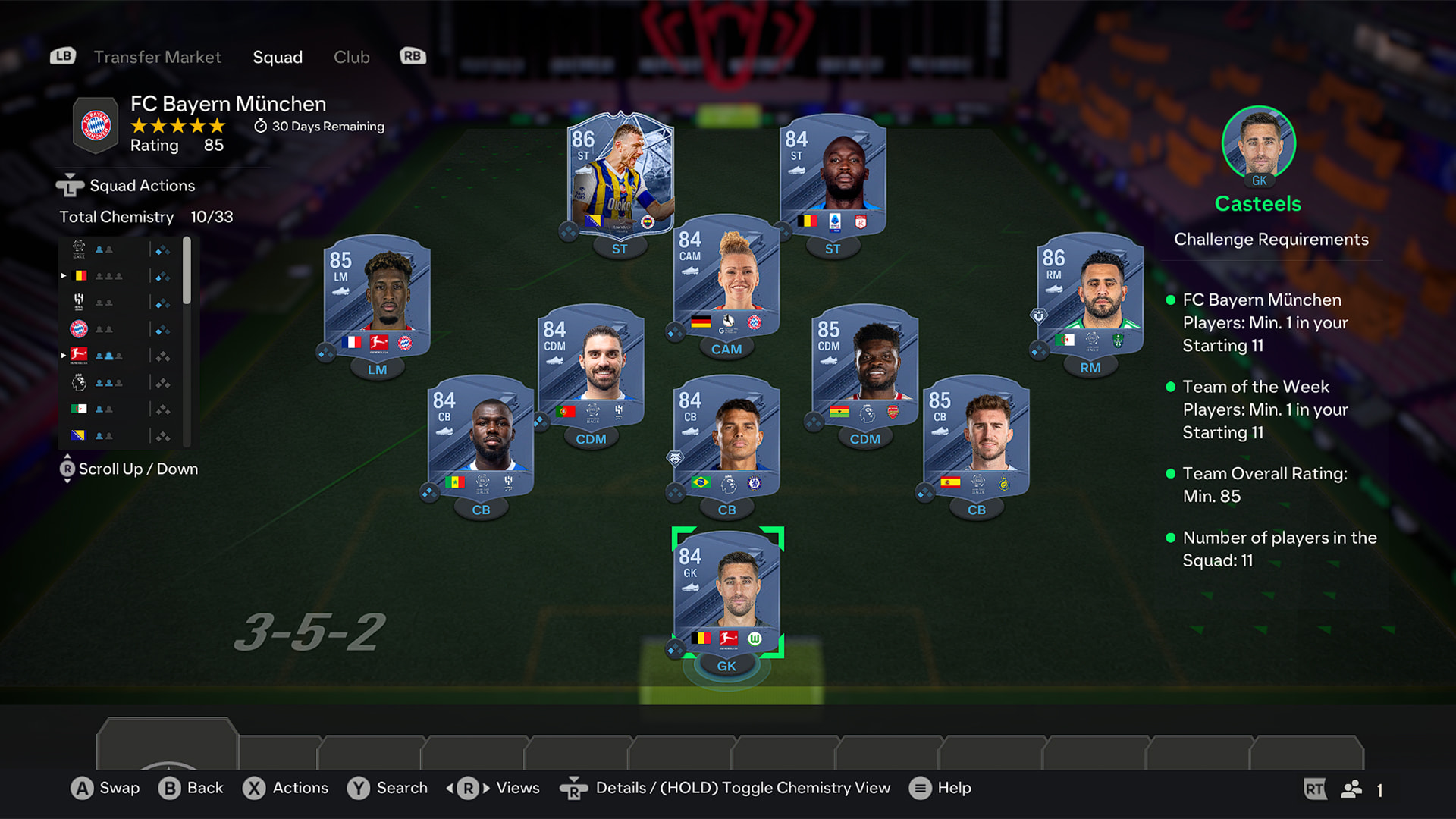Screen dimensions: 1456x819
Task: Click the Help icon in bottom bar
Action: (x=921, y=788)
